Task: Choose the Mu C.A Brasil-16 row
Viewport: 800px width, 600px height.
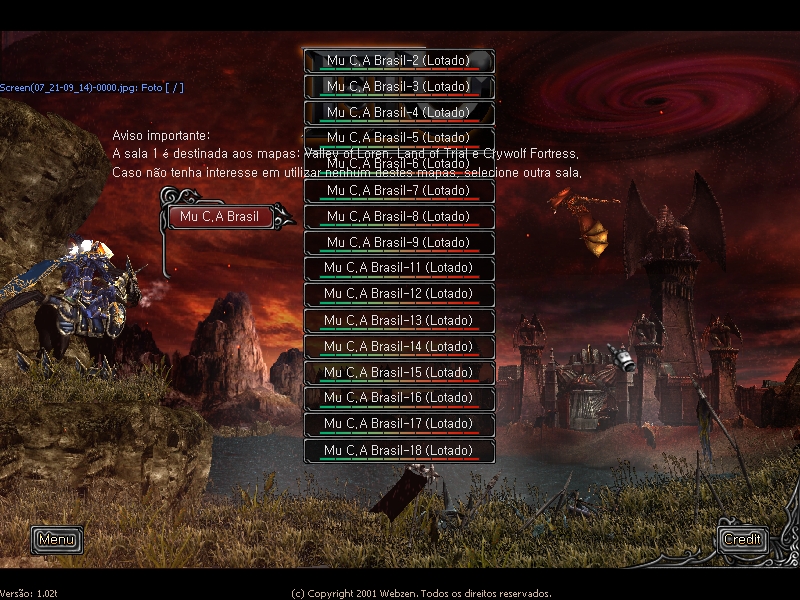Action: pos(399,399)
